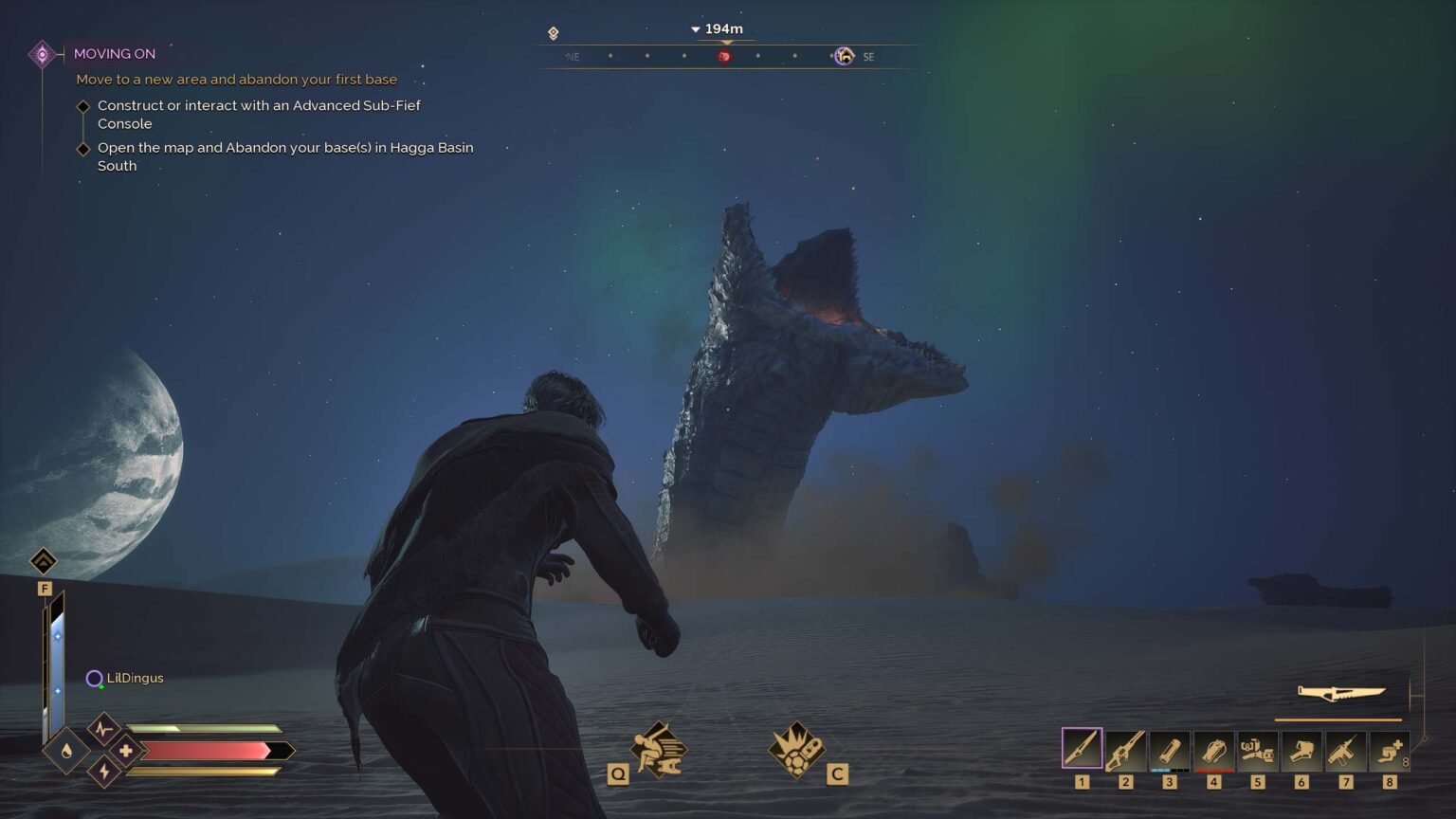Click the C worm-riding ability icon
Viewport: 1456px width, 819px height.
click(x=798, y=748)
